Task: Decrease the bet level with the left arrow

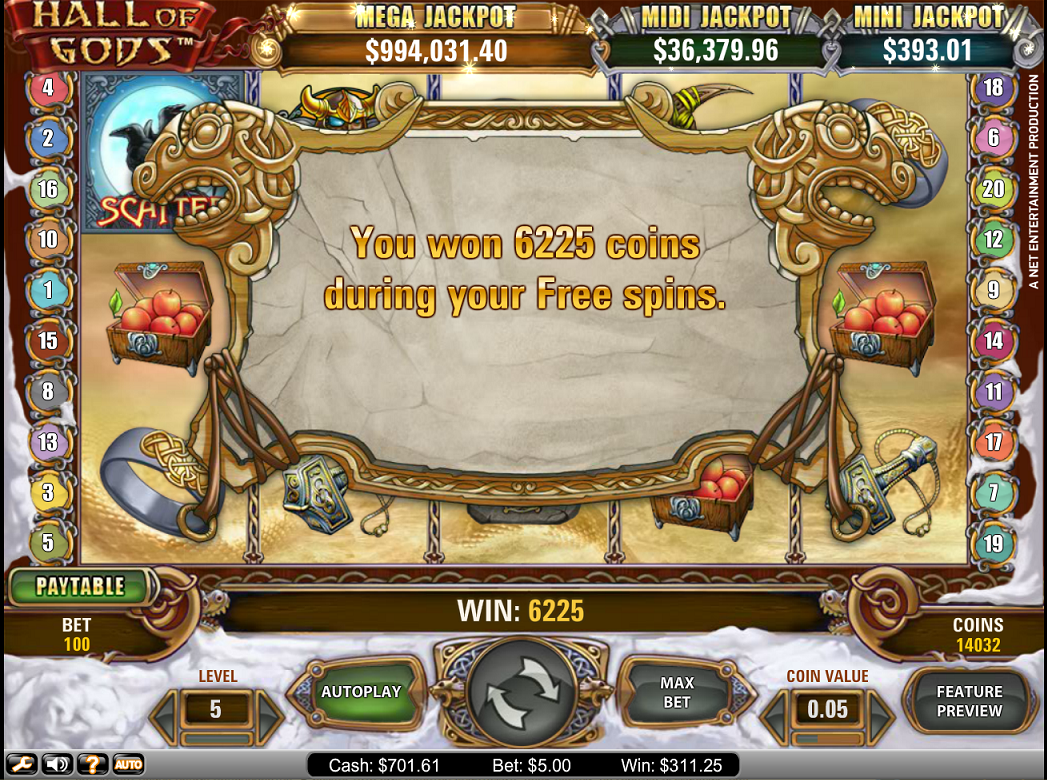Action: [x=165, y=710]
